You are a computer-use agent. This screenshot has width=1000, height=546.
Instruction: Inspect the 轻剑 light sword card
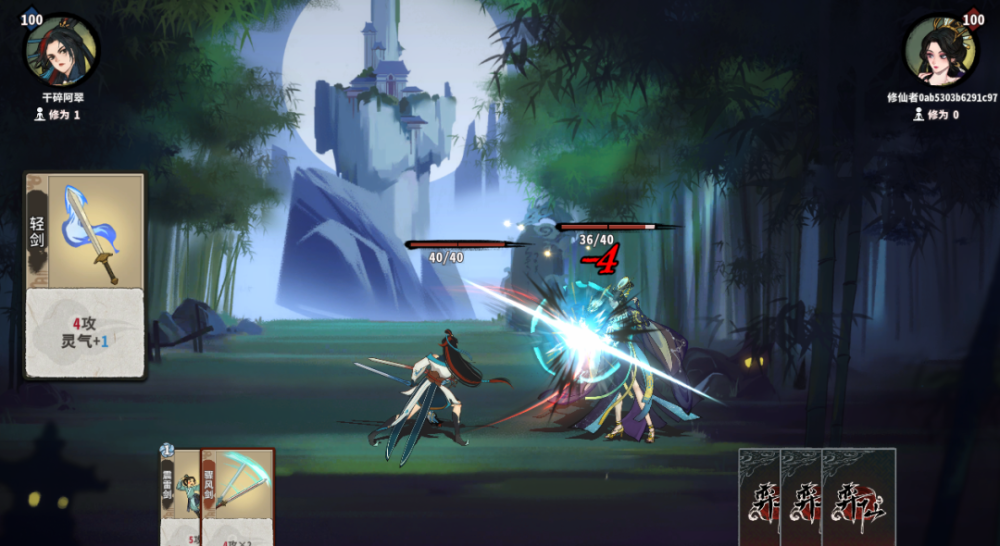[86, 275]
